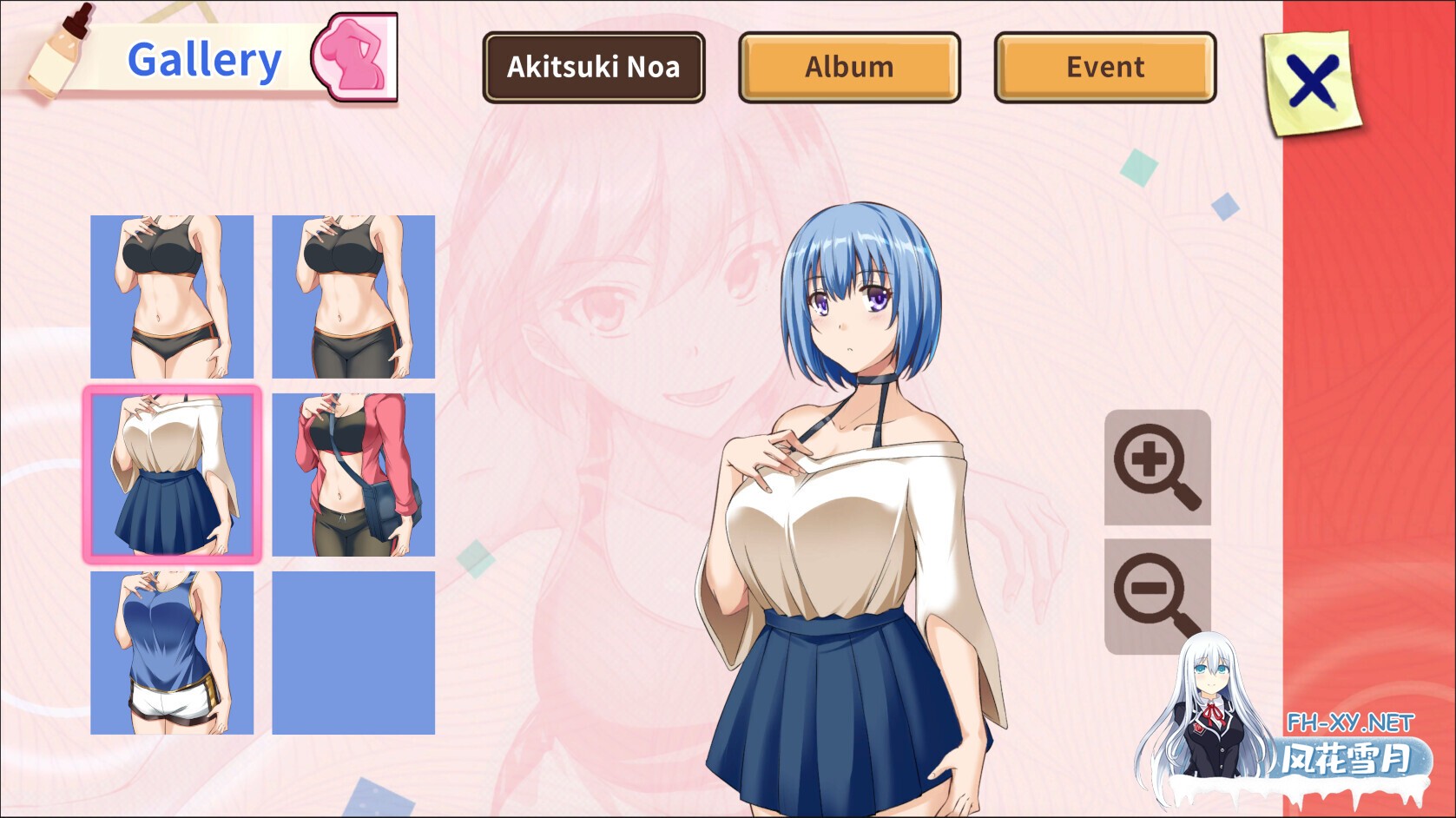
Task: Click the pink silhouette gallery icon
Action: click(x=354, y=56)
